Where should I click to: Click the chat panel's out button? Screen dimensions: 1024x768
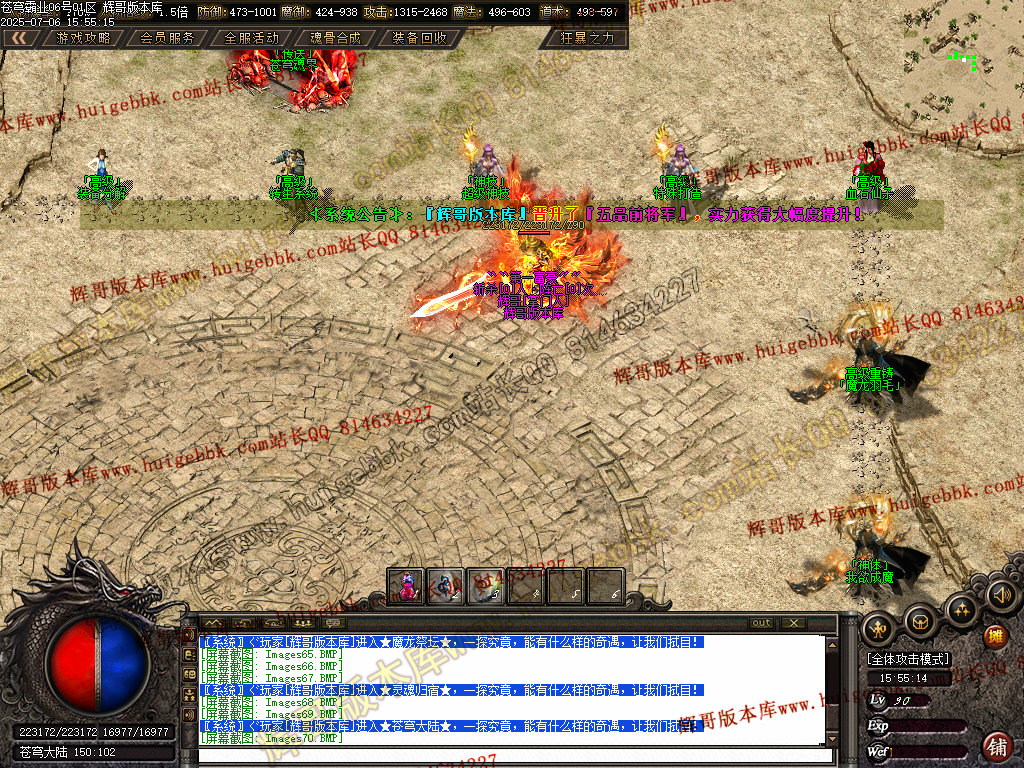pyautogui.click(x=762, y=623)
